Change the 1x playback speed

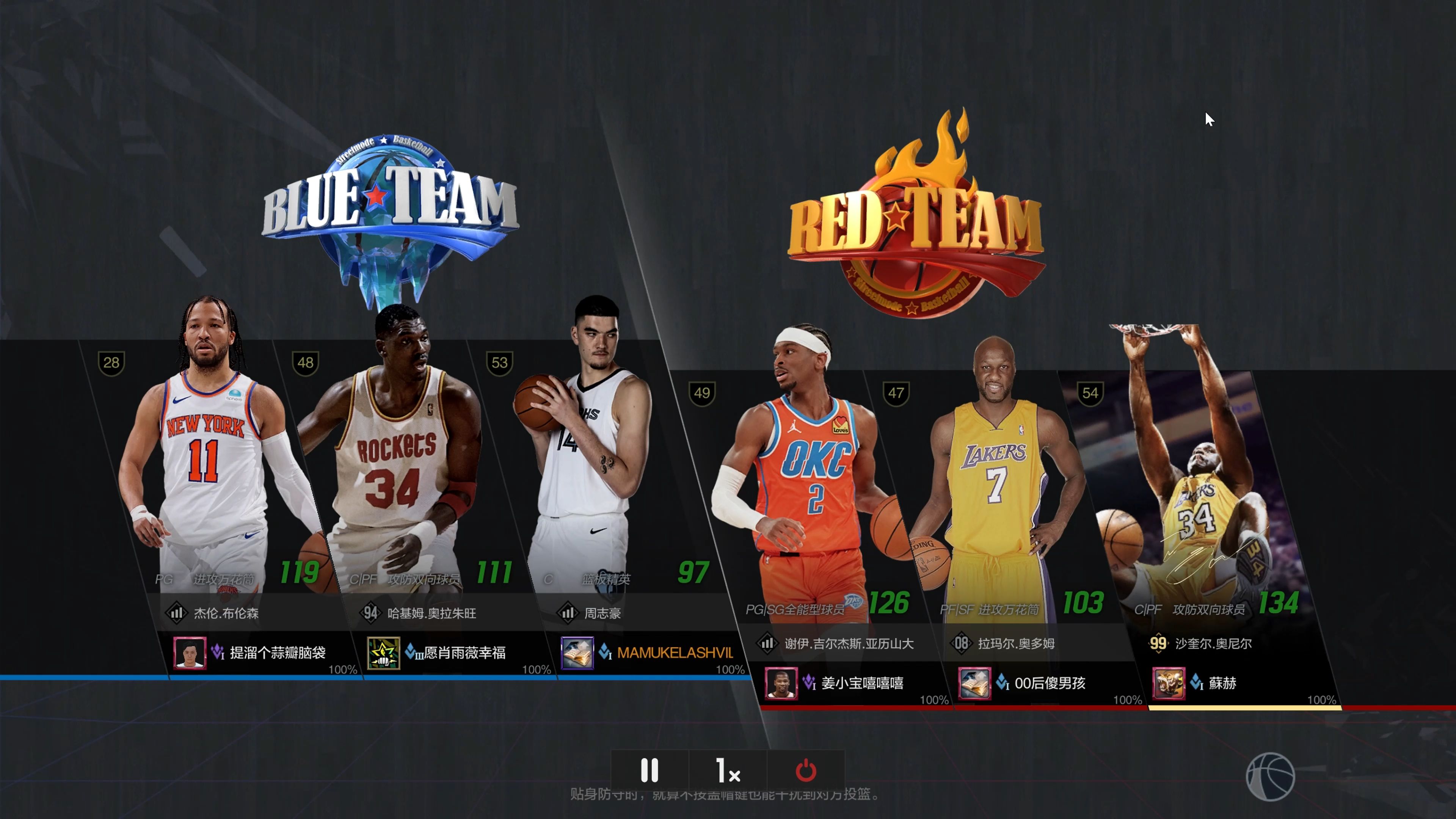[x=728, y=770]
